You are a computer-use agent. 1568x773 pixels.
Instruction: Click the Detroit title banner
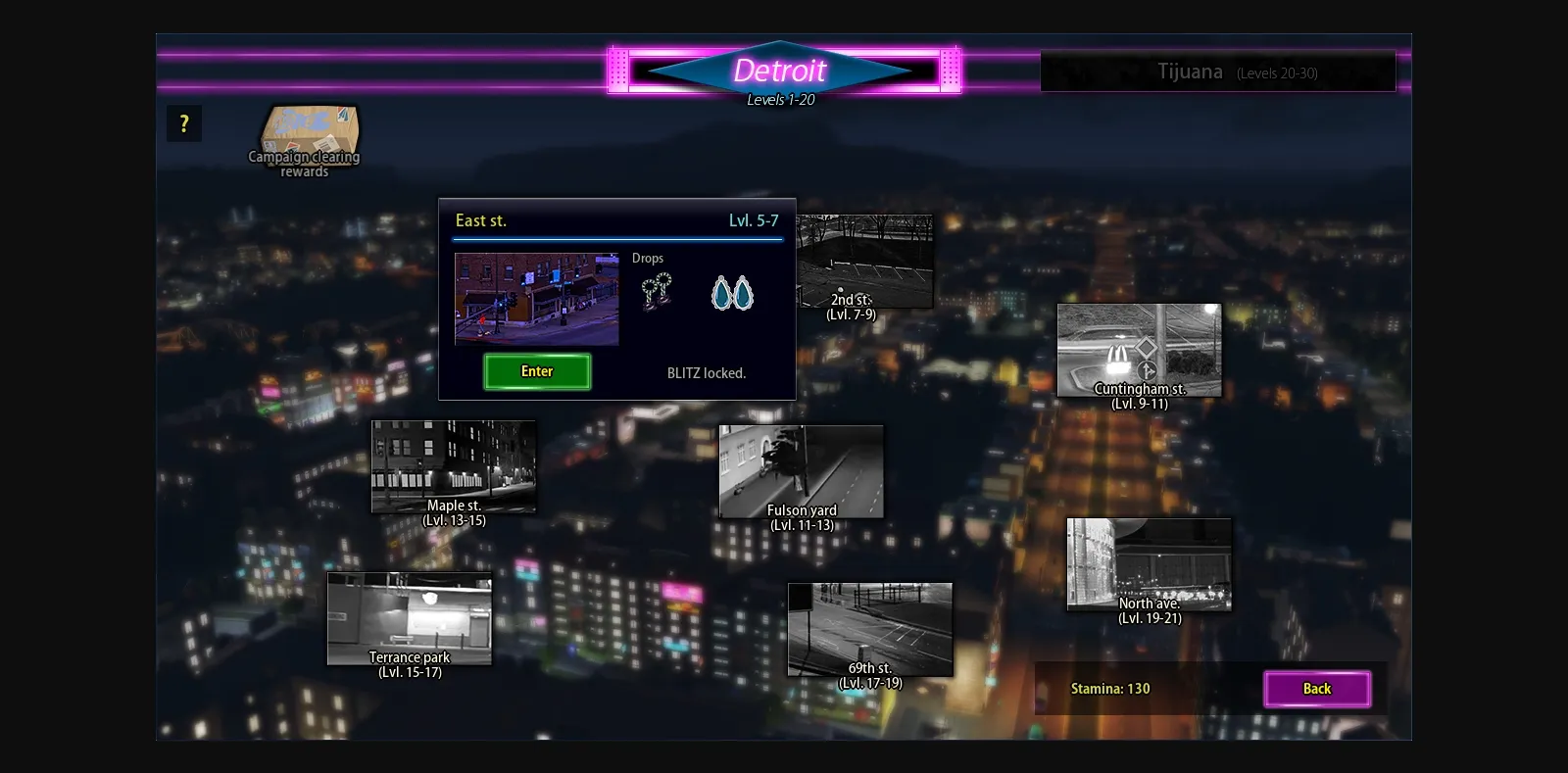click(781, 70)
